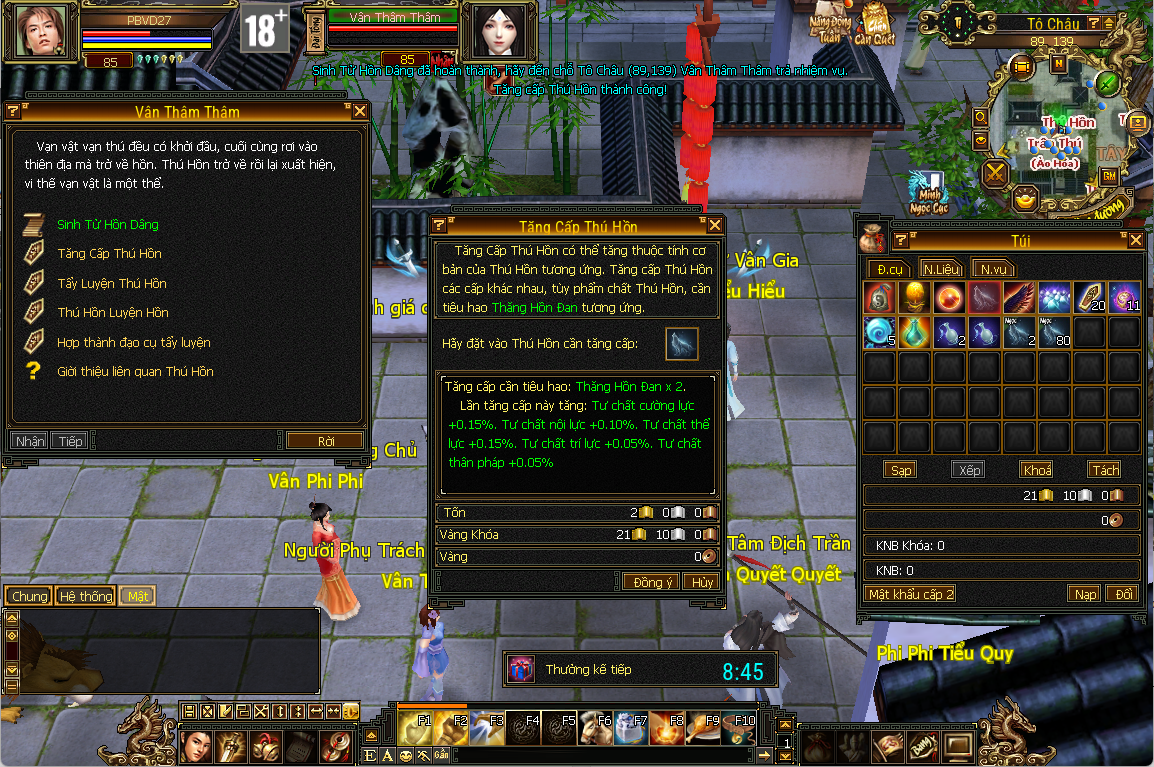Image resolution: width=1154 pixels, height=767 pixels.
Task: Close the Vân Thâm Thâm dialogue window
Action: 360,111
